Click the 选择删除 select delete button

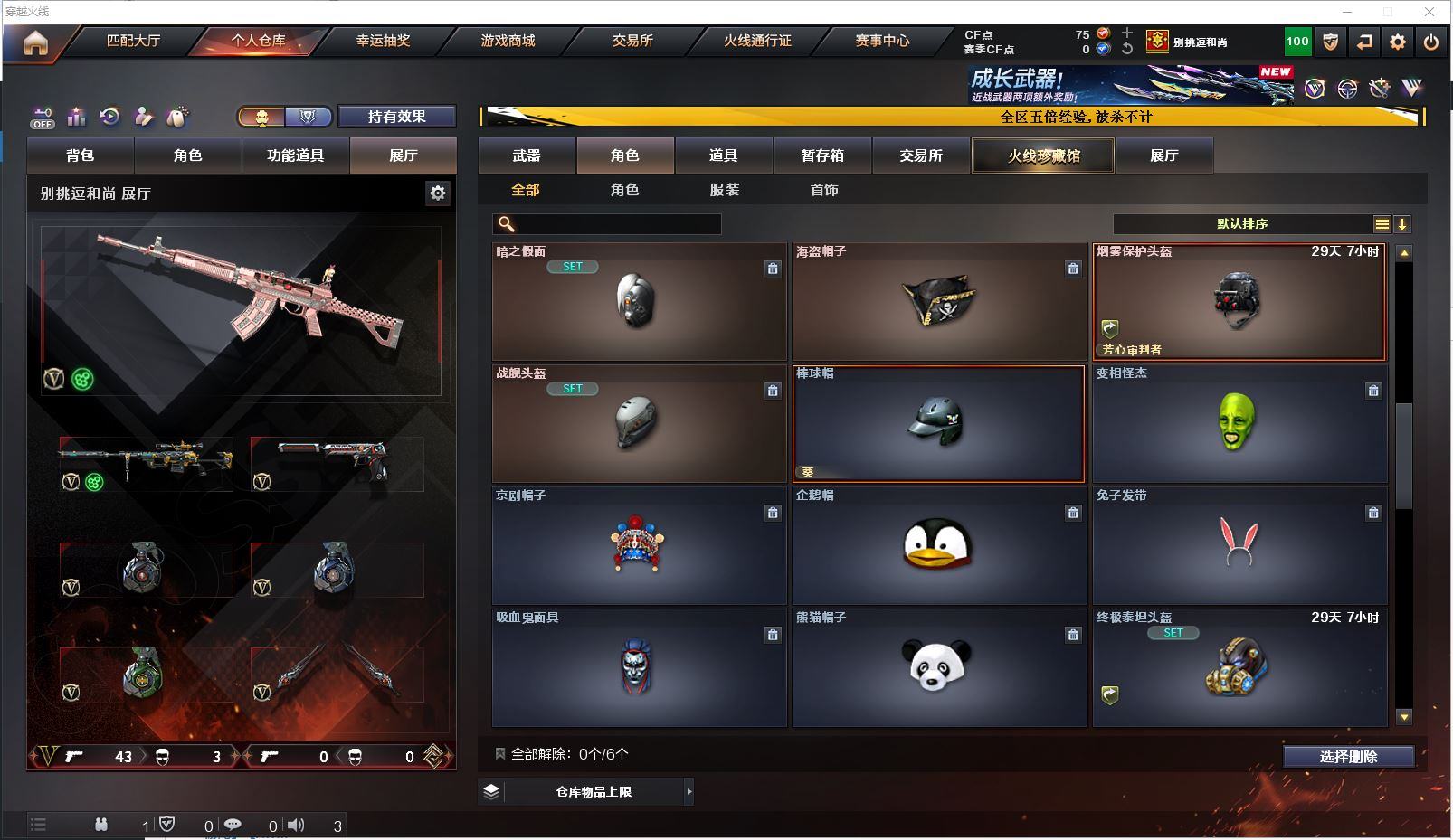(x=1348, y=757)
